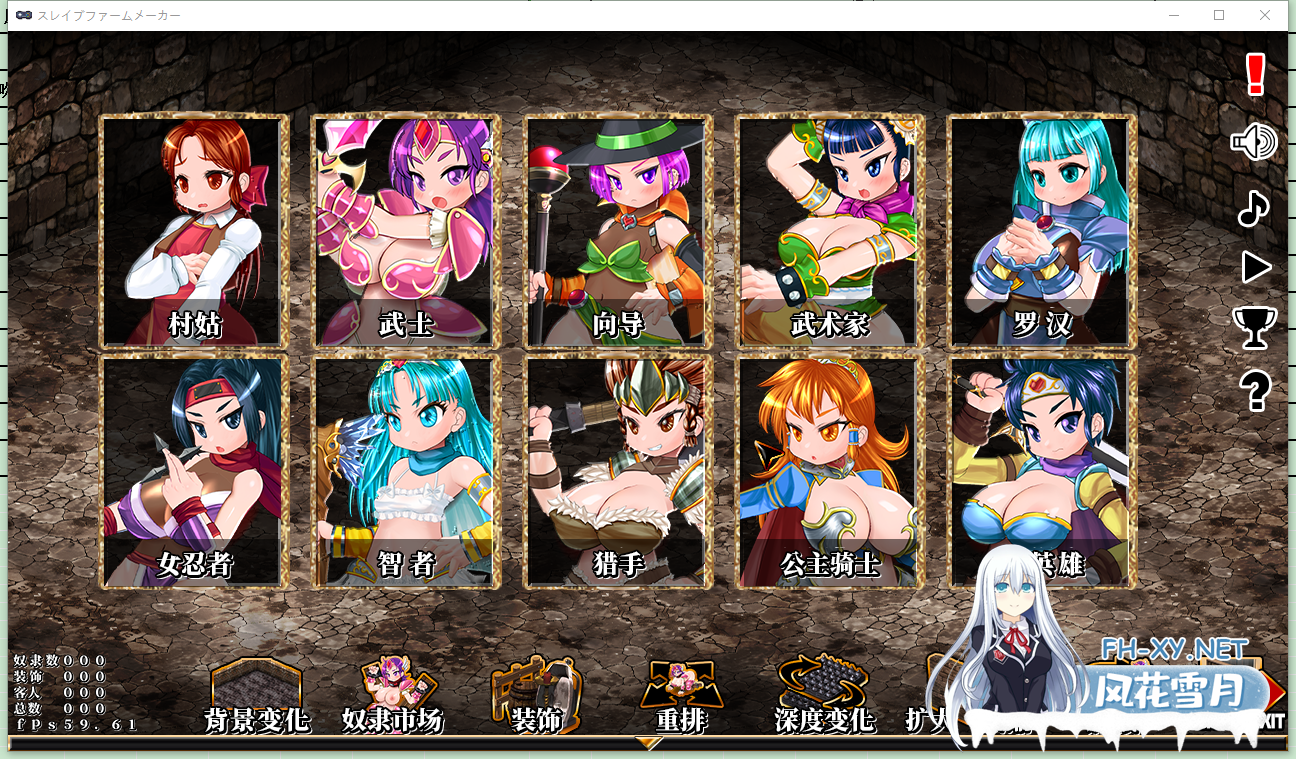
Task: Choose the 罗汉 character card
Action: tap(1042, 231)
